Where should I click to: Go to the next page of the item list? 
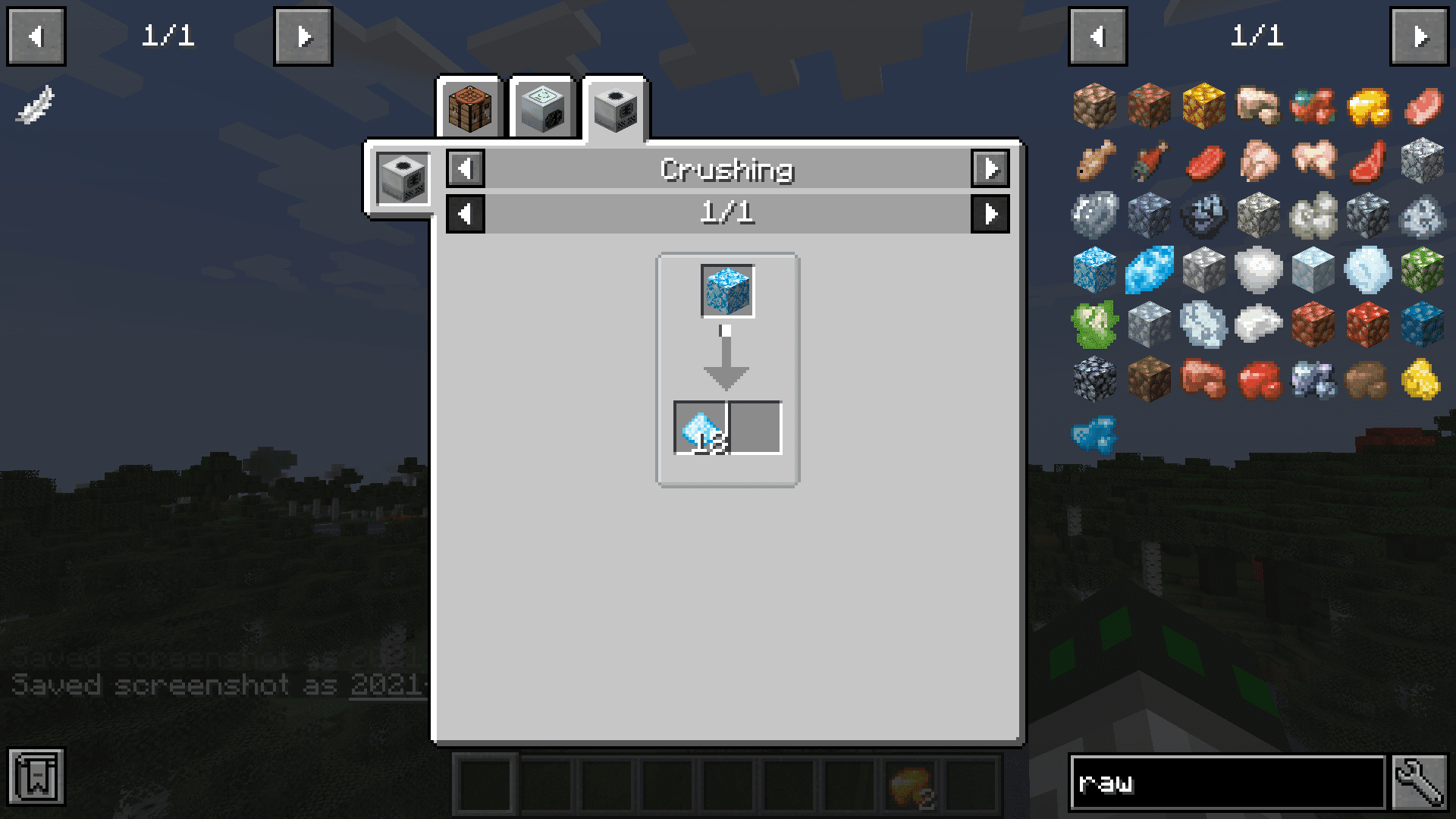point(1419,36)
